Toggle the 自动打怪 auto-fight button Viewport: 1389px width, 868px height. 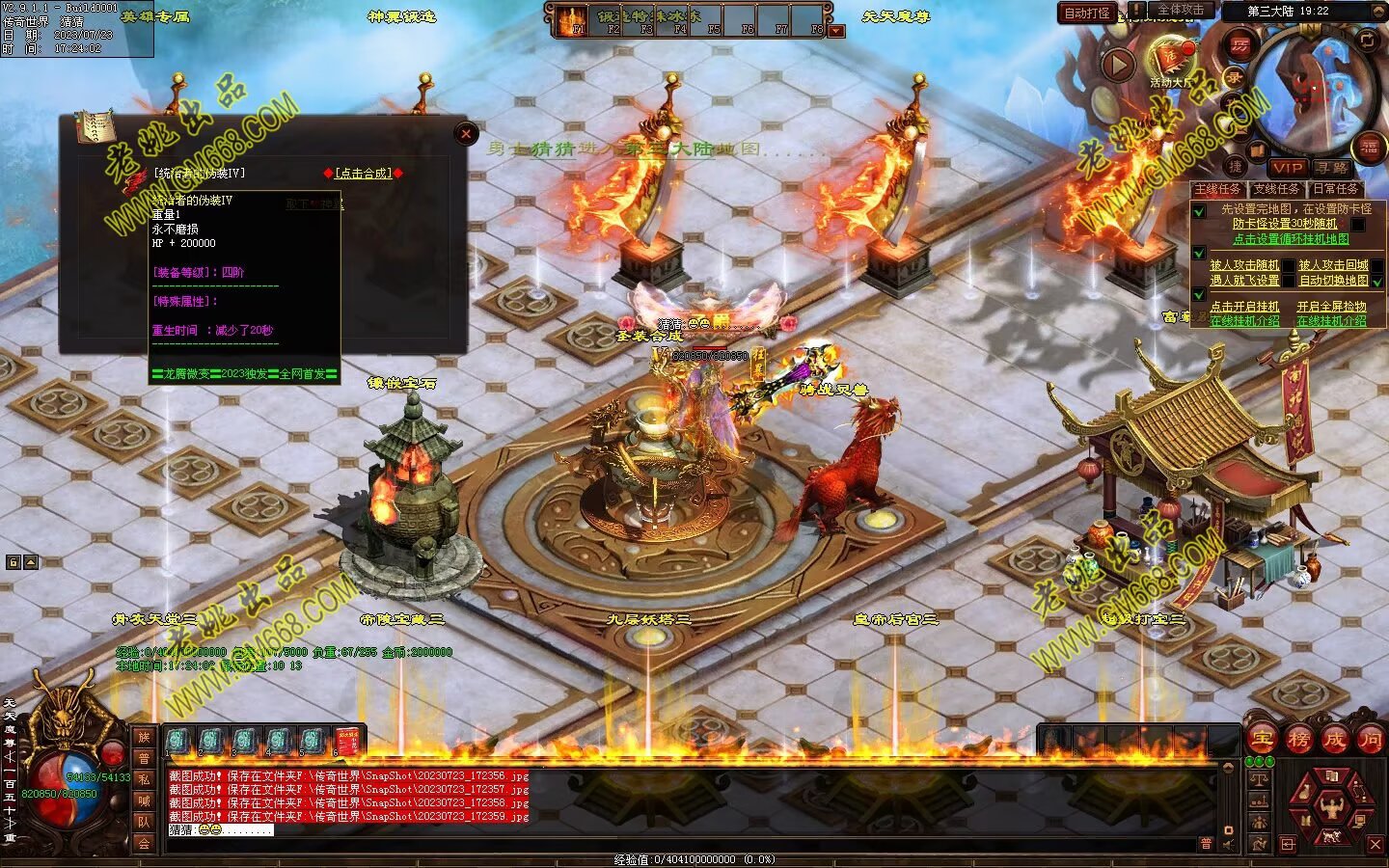(1087, 14)
